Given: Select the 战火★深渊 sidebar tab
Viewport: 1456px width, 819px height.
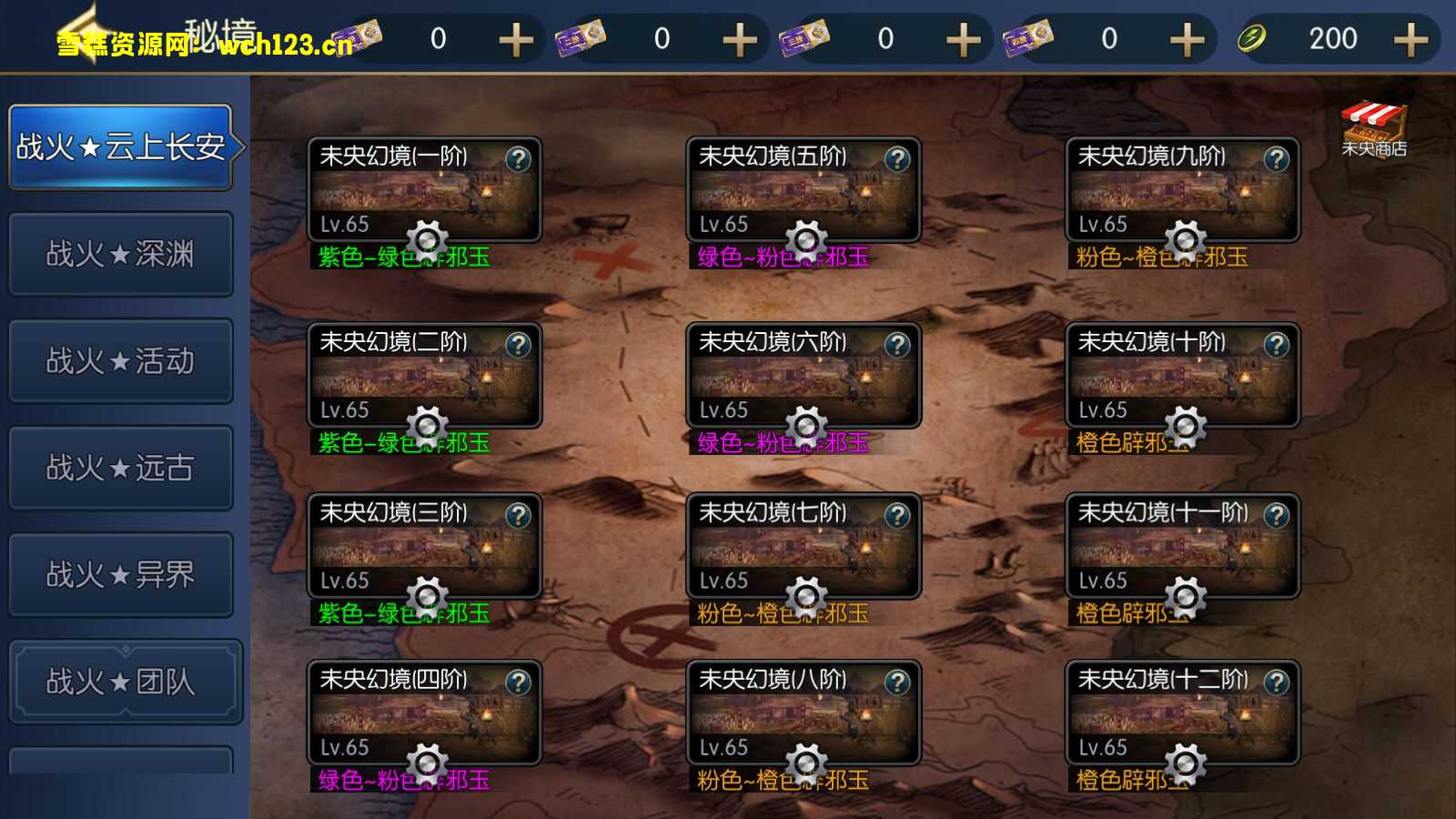Looking at the screenshot, I should tap(121, 255).
